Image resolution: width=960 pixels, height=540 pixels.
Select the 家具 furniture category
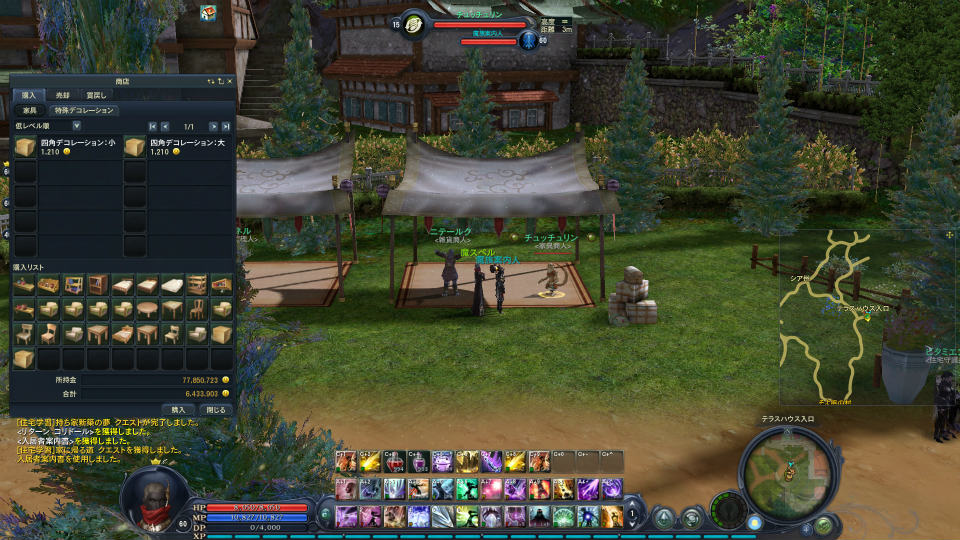click(30, 111)
